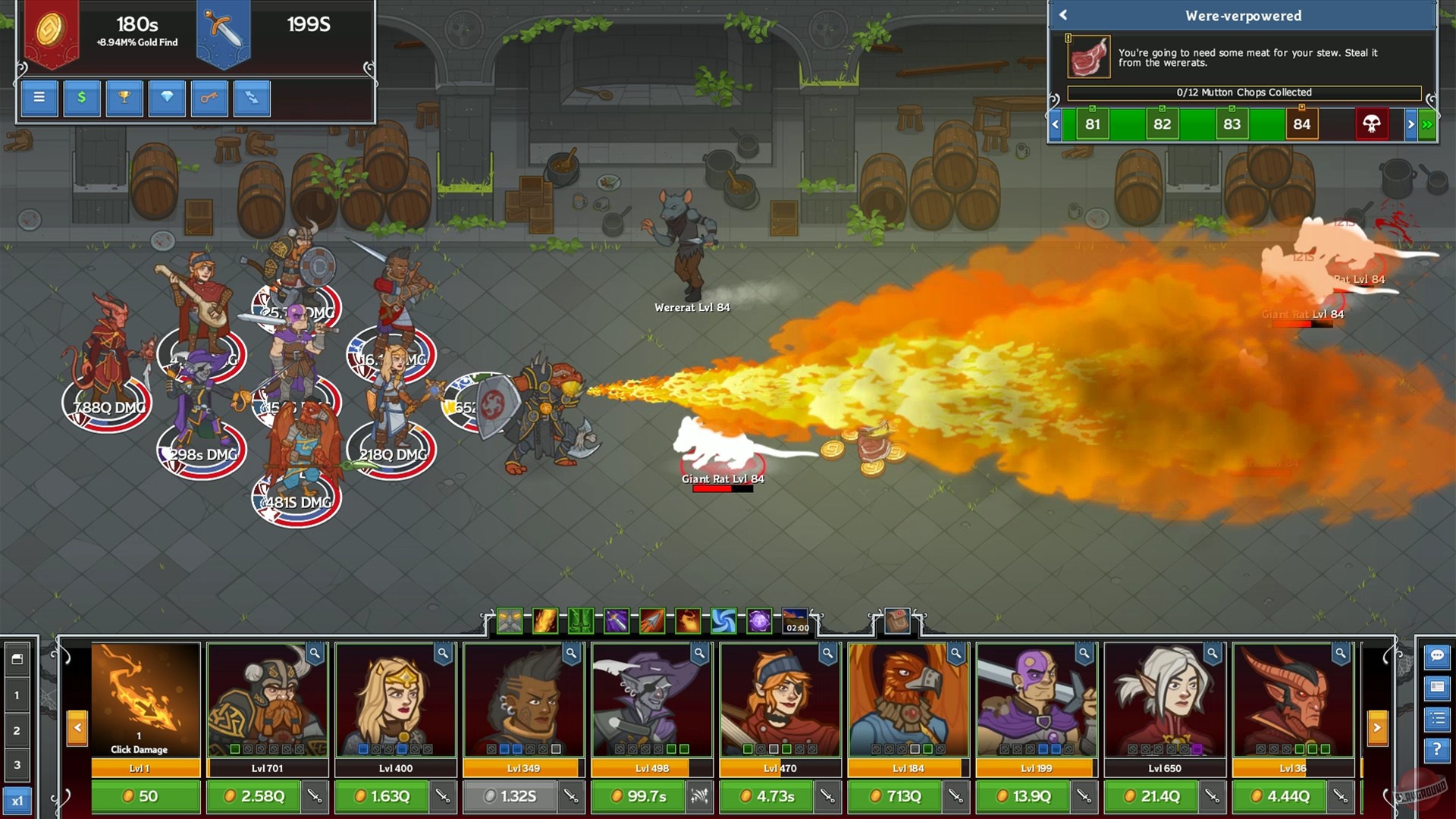Click the Mutton Chops quest progress bar
The image size is (1456, 819).
coord(1244,93)
